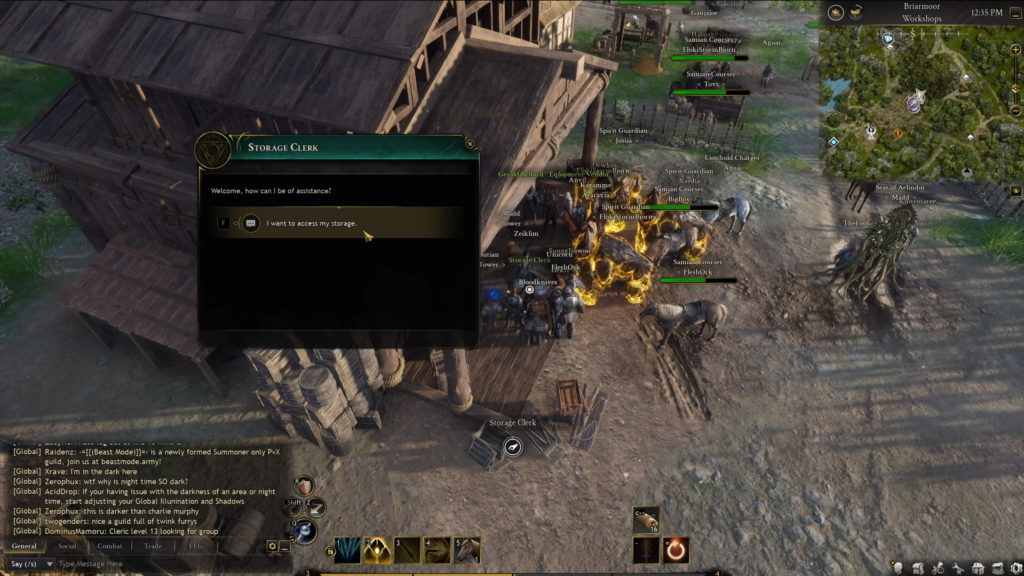Switch to the Combat chat tab
Viewport: 1024px width, 576px height.
point(110,546)
